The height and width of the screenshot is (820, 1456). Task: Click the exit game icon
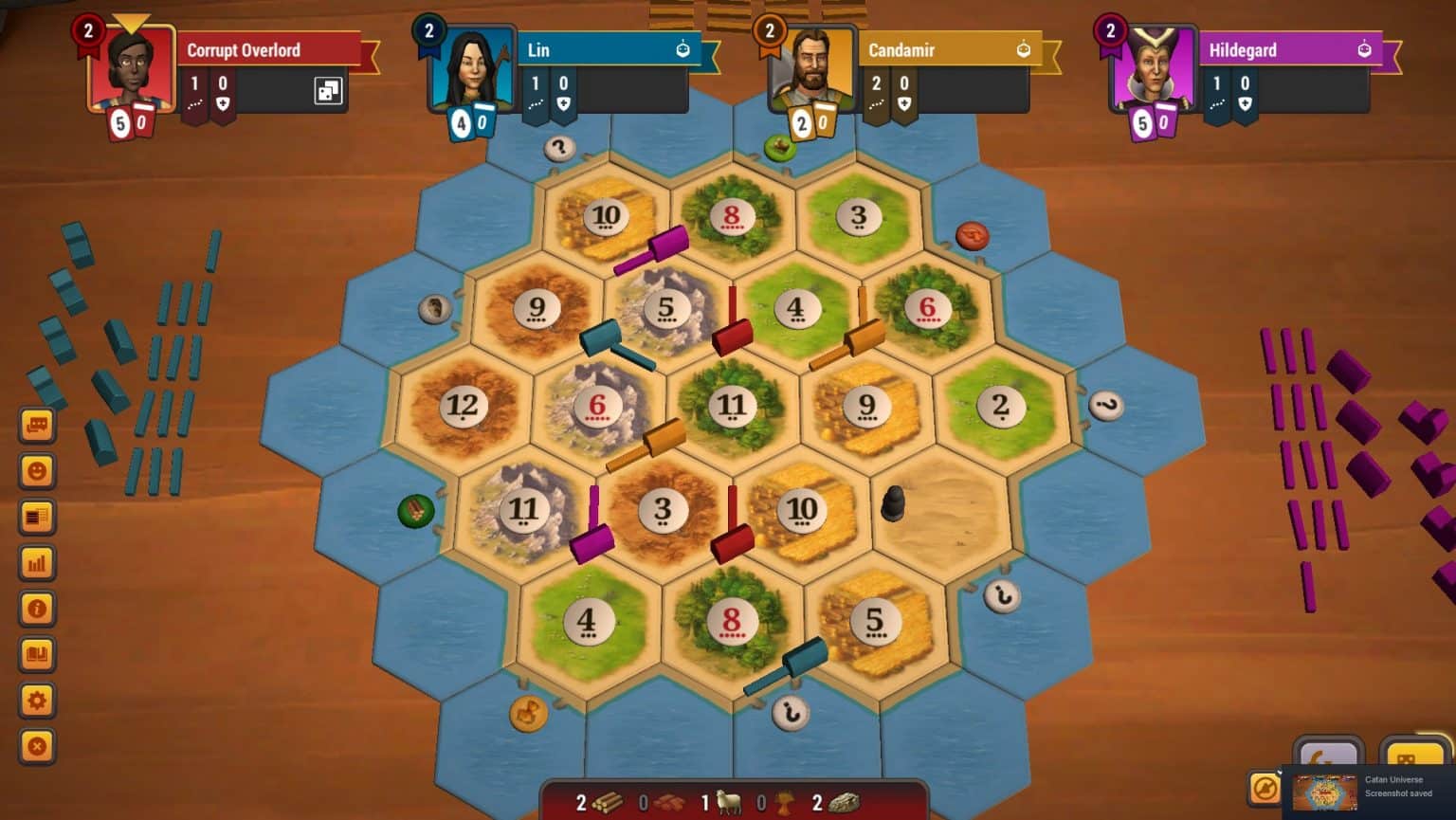36,747
